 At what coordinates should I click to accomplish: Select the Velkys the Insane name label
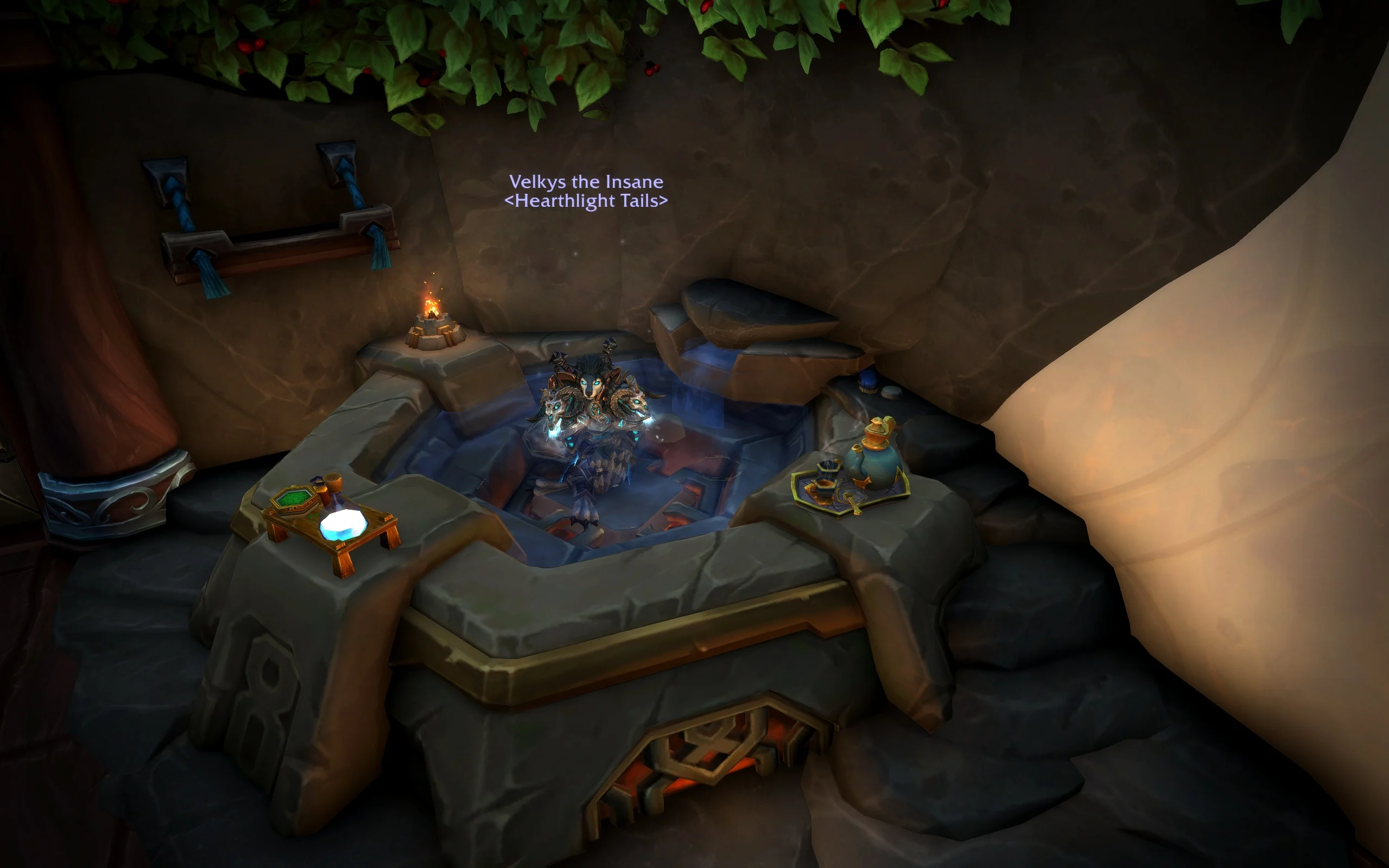click(586, 182)
